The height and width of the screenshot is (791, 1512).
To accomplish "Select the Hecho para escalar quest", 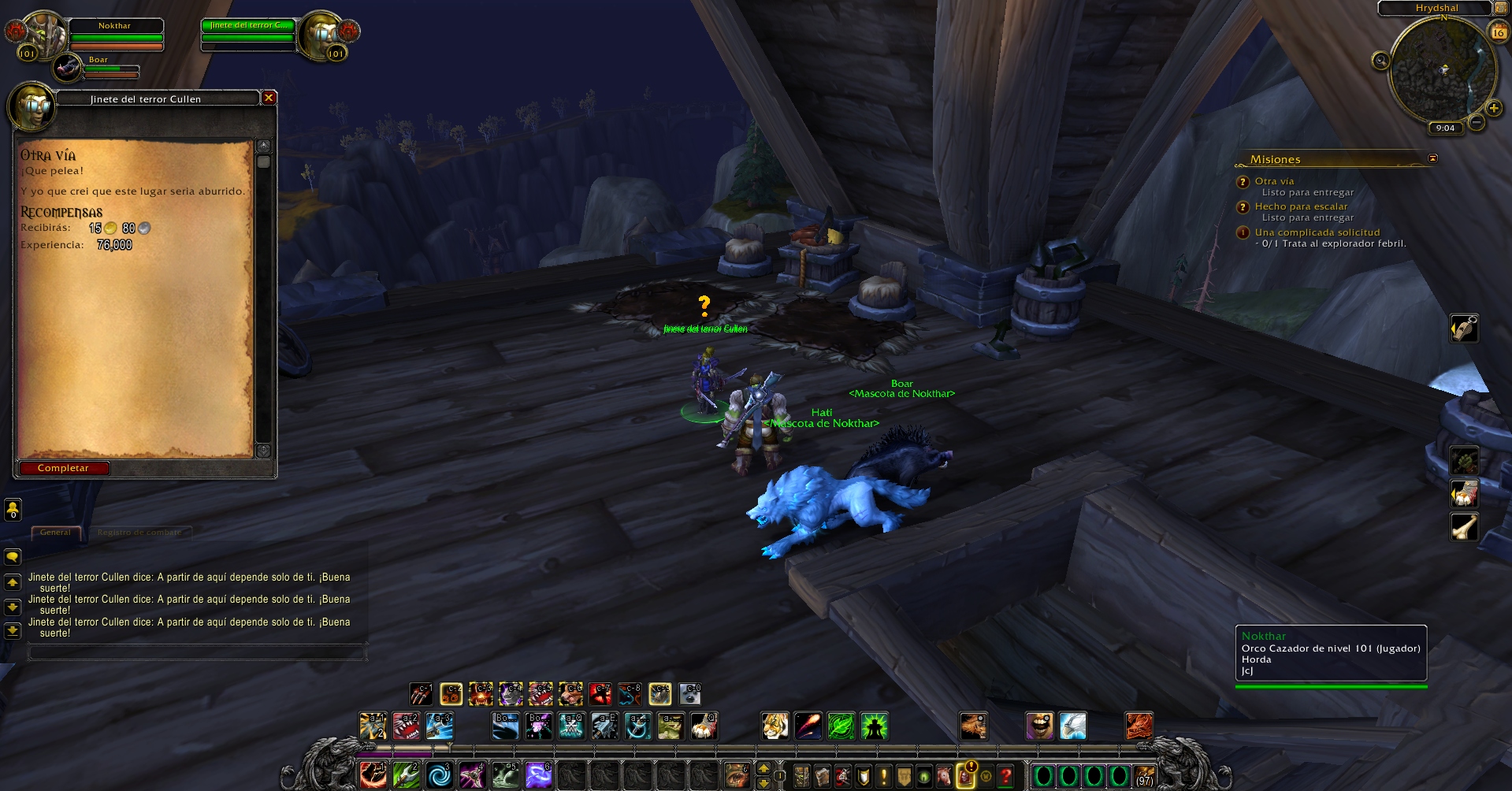I will coord(1301,206).
